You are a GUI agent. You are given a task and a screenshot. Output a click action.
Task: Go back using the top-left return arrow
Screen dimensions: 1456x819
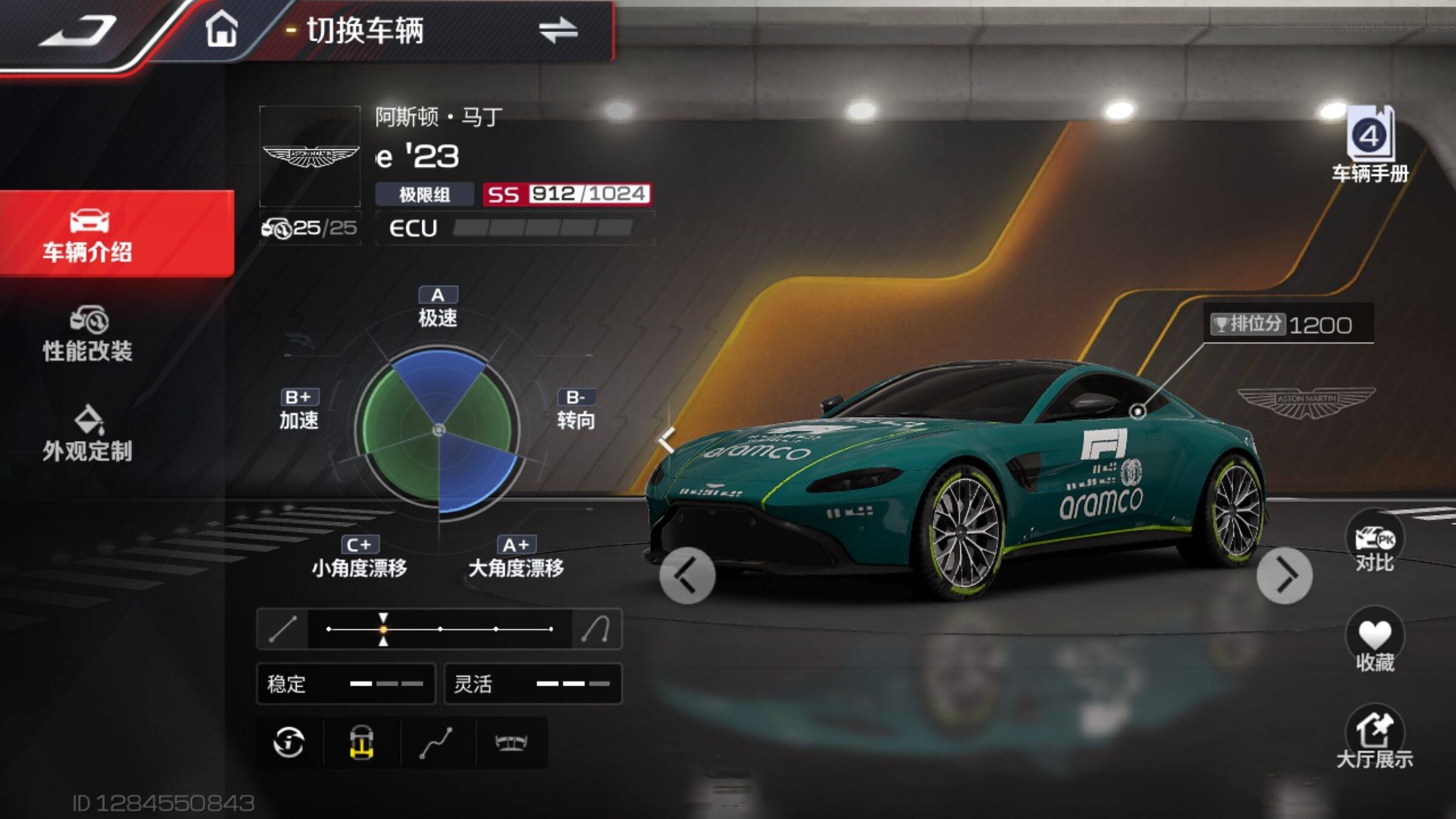tap(78, 32)
